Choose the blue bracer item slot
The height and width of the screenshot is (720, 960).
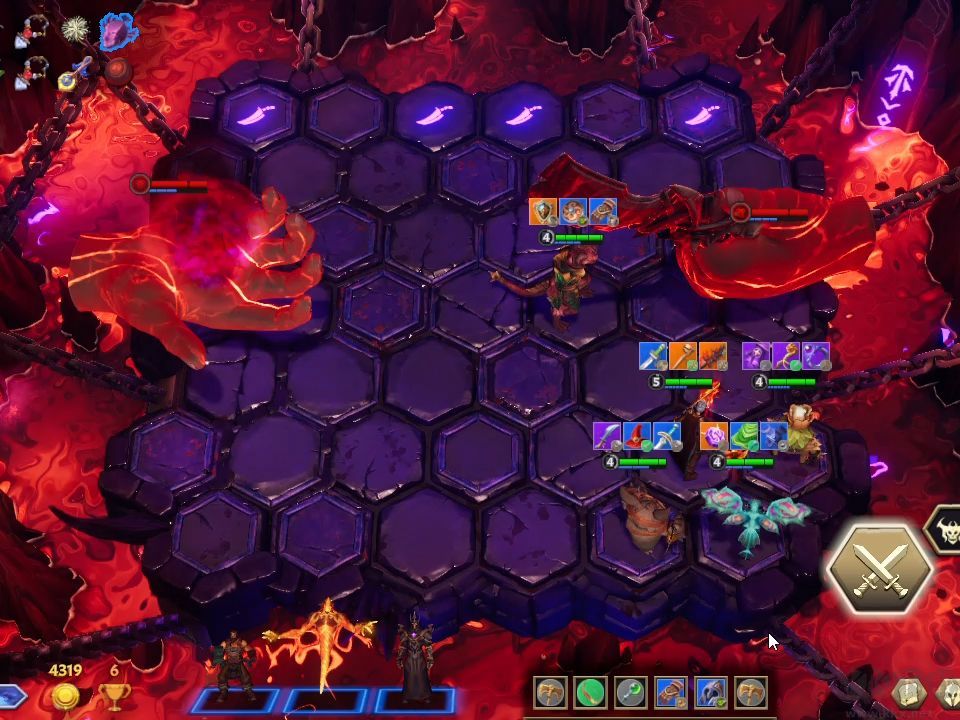tap(671, 692)
